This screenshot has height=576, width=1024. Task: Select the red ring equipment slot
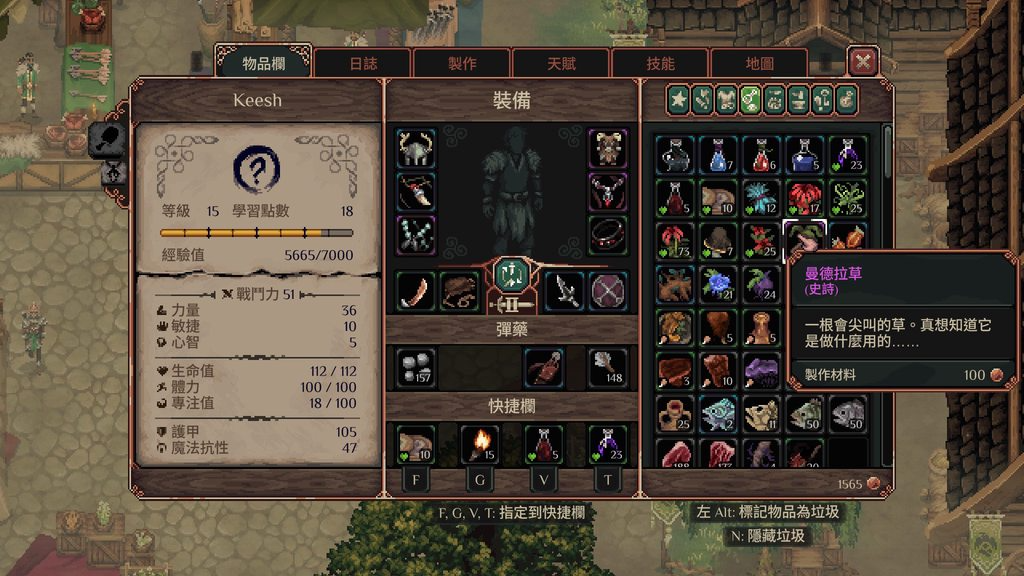[607, 235]
